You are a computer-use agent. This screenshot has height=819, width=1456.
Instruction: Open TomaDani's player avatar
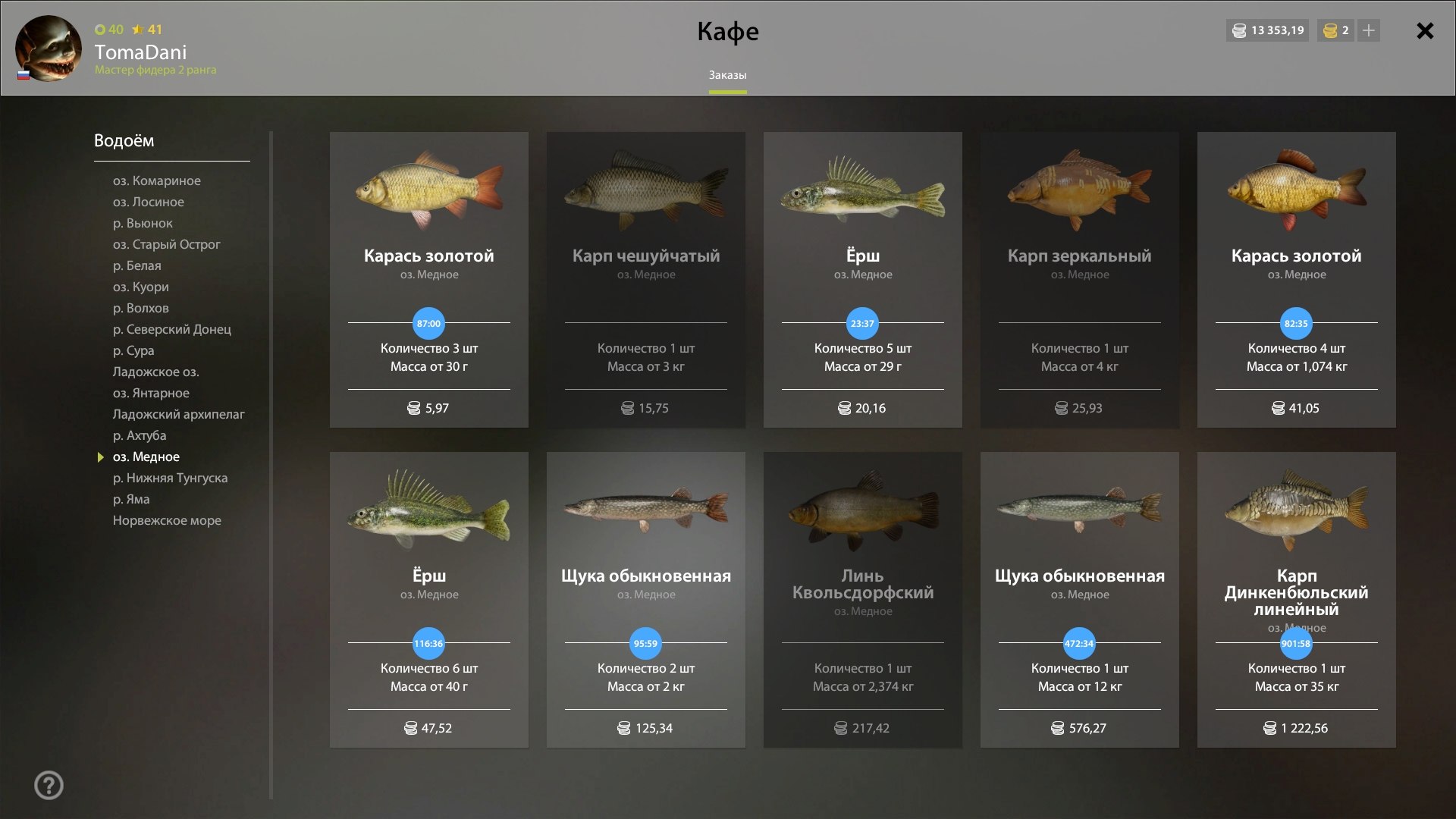pos(49,49)
